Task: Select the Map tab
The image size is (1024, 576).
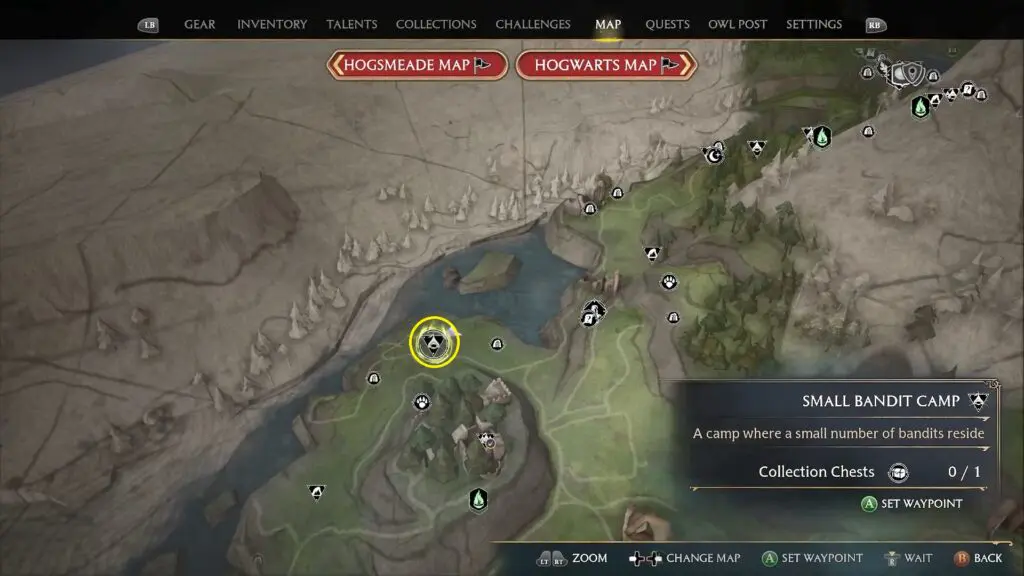Action: (608, 24)
